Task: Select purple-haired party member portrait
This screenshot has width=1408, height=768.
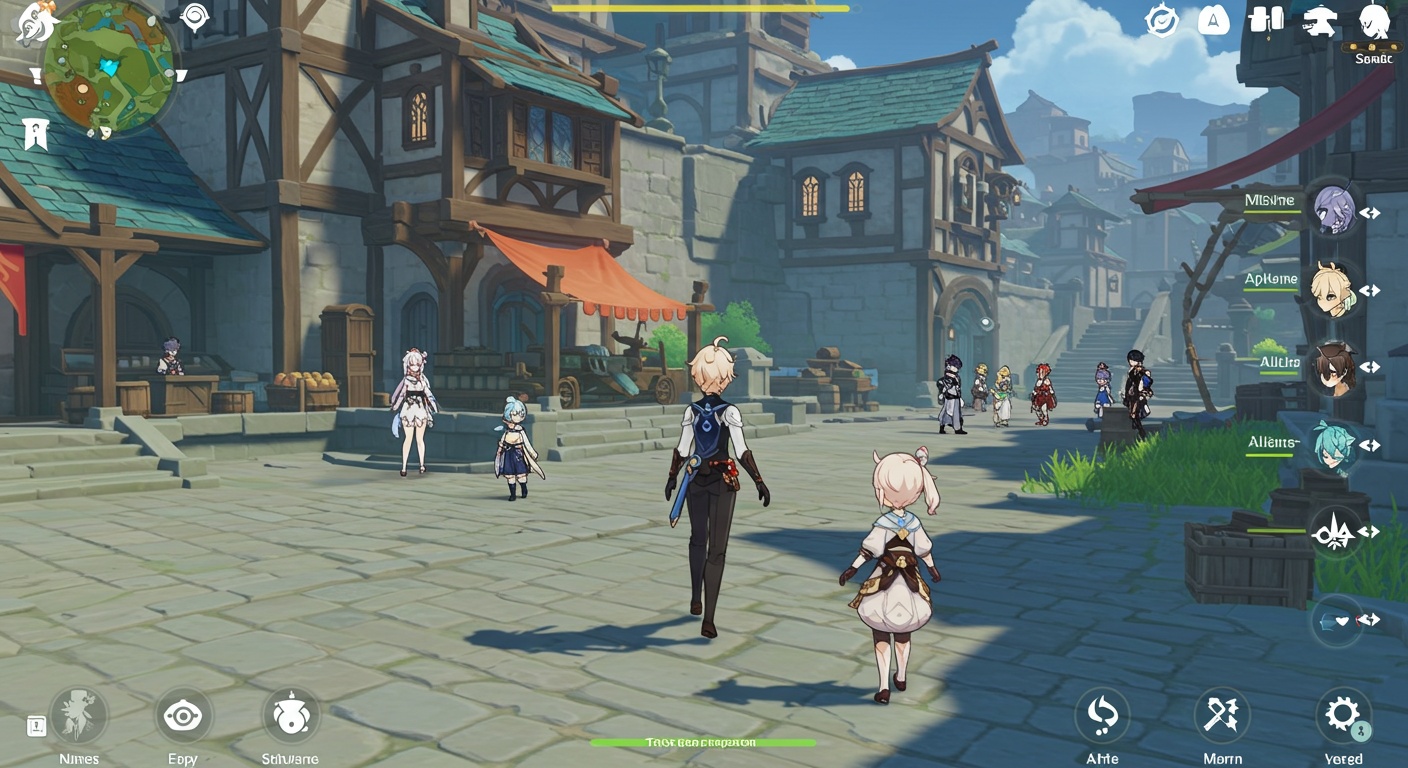Action: pyautogui.click(x=1334, y=211)
